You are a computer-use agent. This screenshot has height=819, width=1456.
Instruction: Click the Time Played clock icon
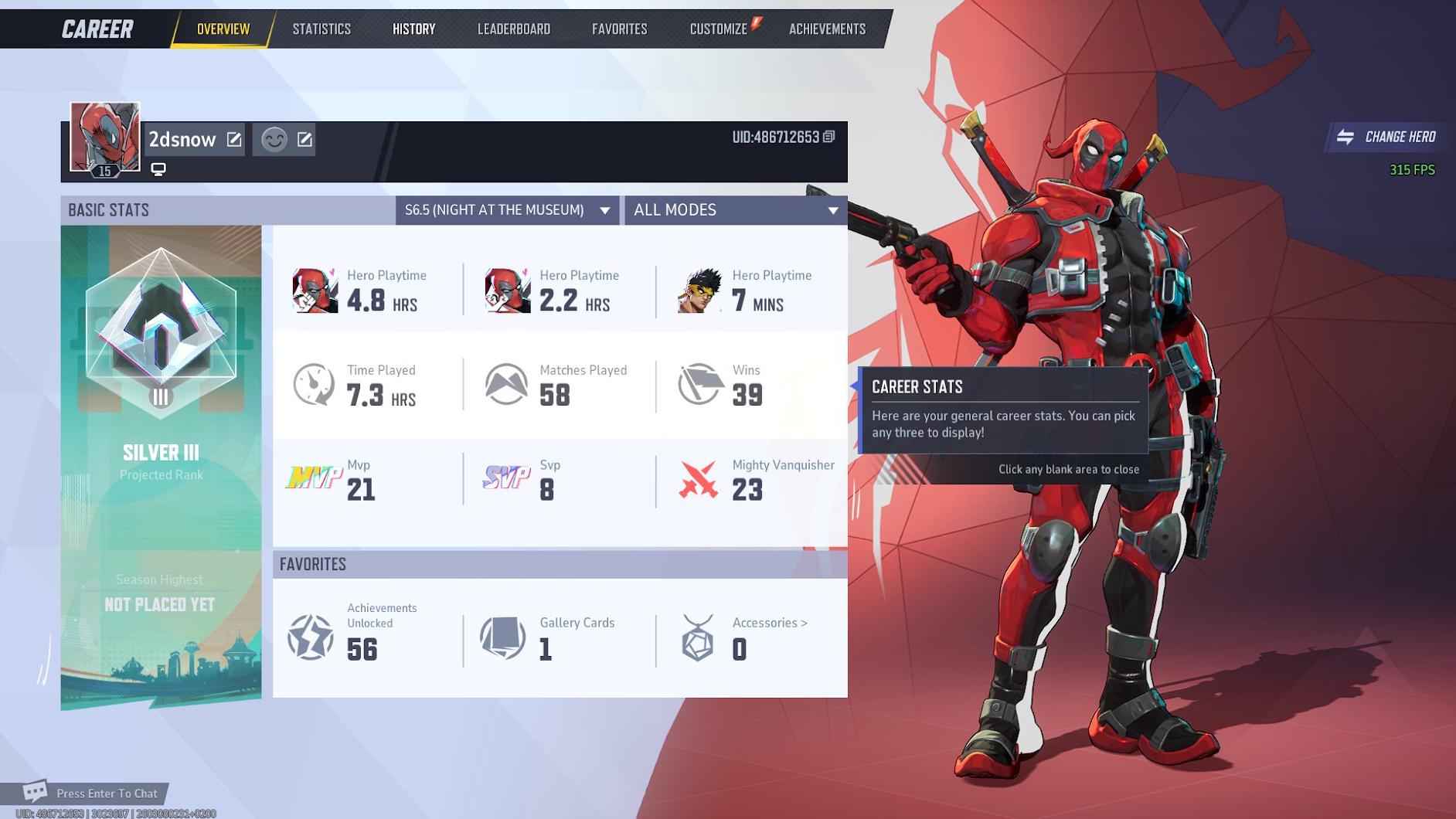[313, 384]
